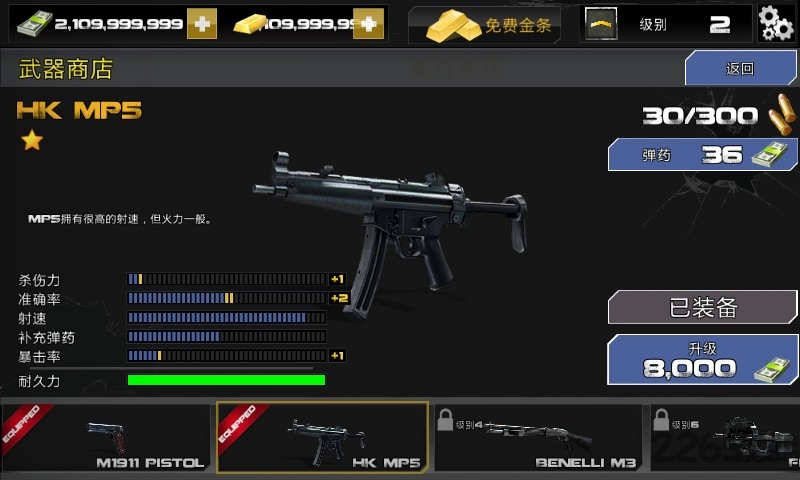Click the 已装备 equipped button

click(x=702, y=307)
